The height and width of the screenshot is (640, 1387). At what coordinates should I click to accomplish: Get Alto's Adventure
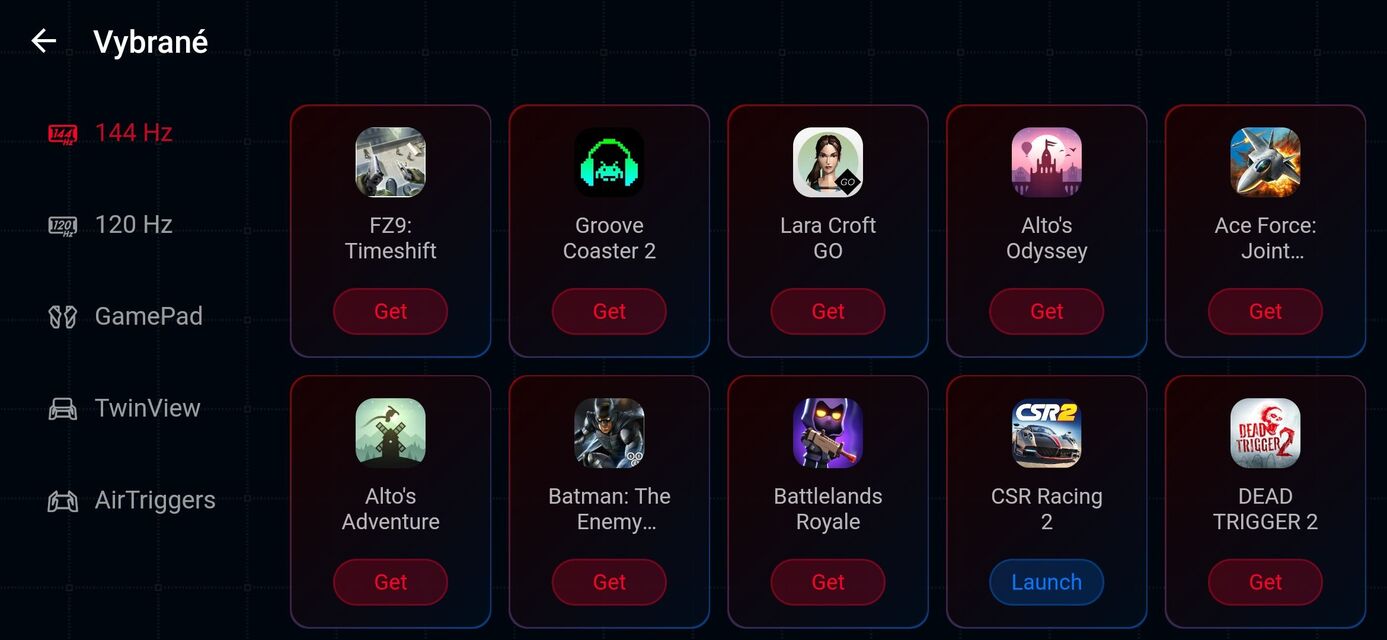(x=390, y=582)
